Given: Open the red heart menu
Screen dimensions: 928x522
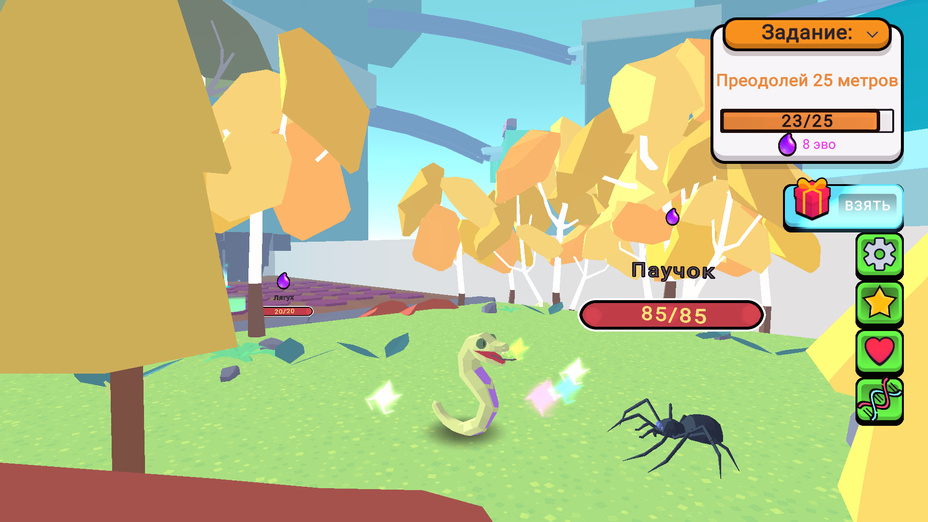Looking at the screenshot, I should click(x=880, y=351).
